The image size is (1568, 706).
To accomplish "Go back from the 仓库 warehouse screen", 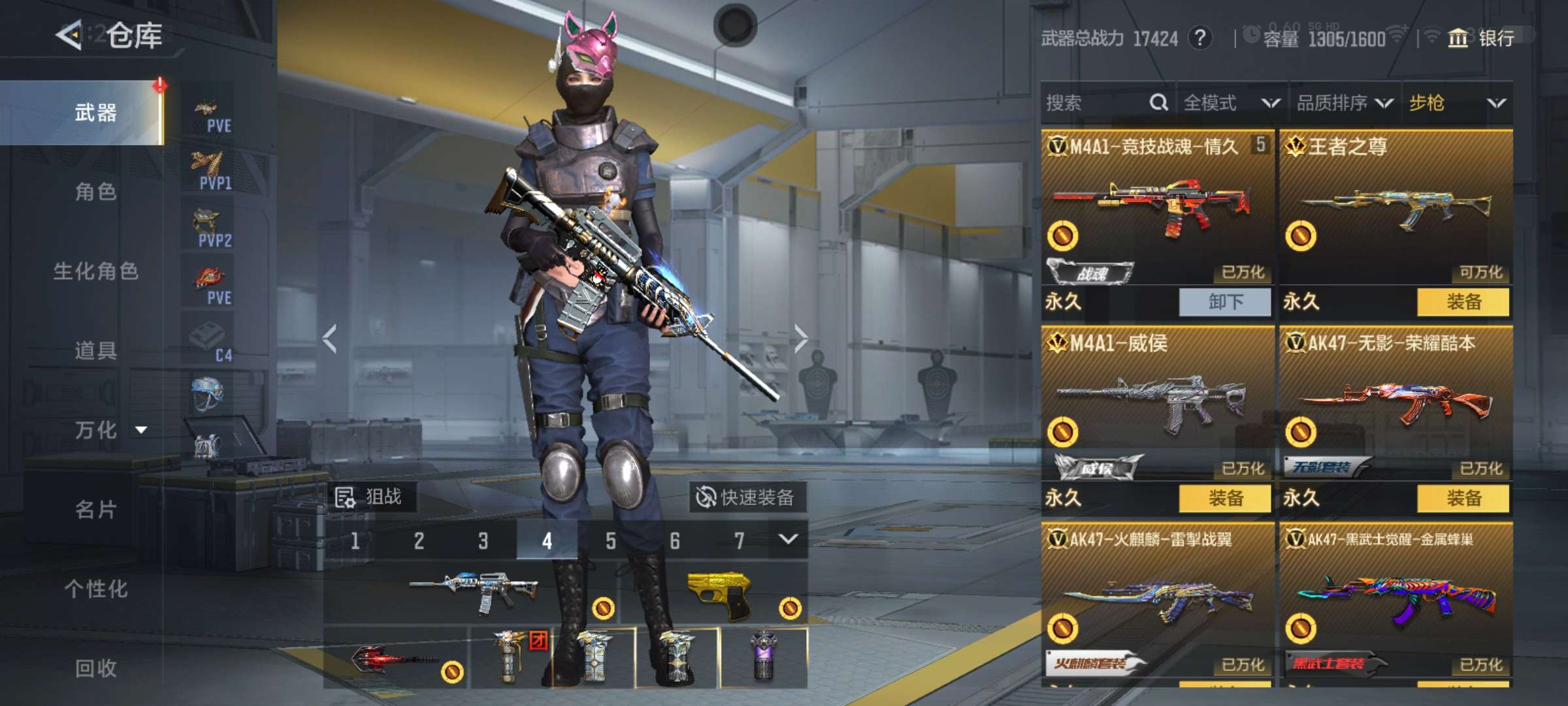I will coord(69,35).
